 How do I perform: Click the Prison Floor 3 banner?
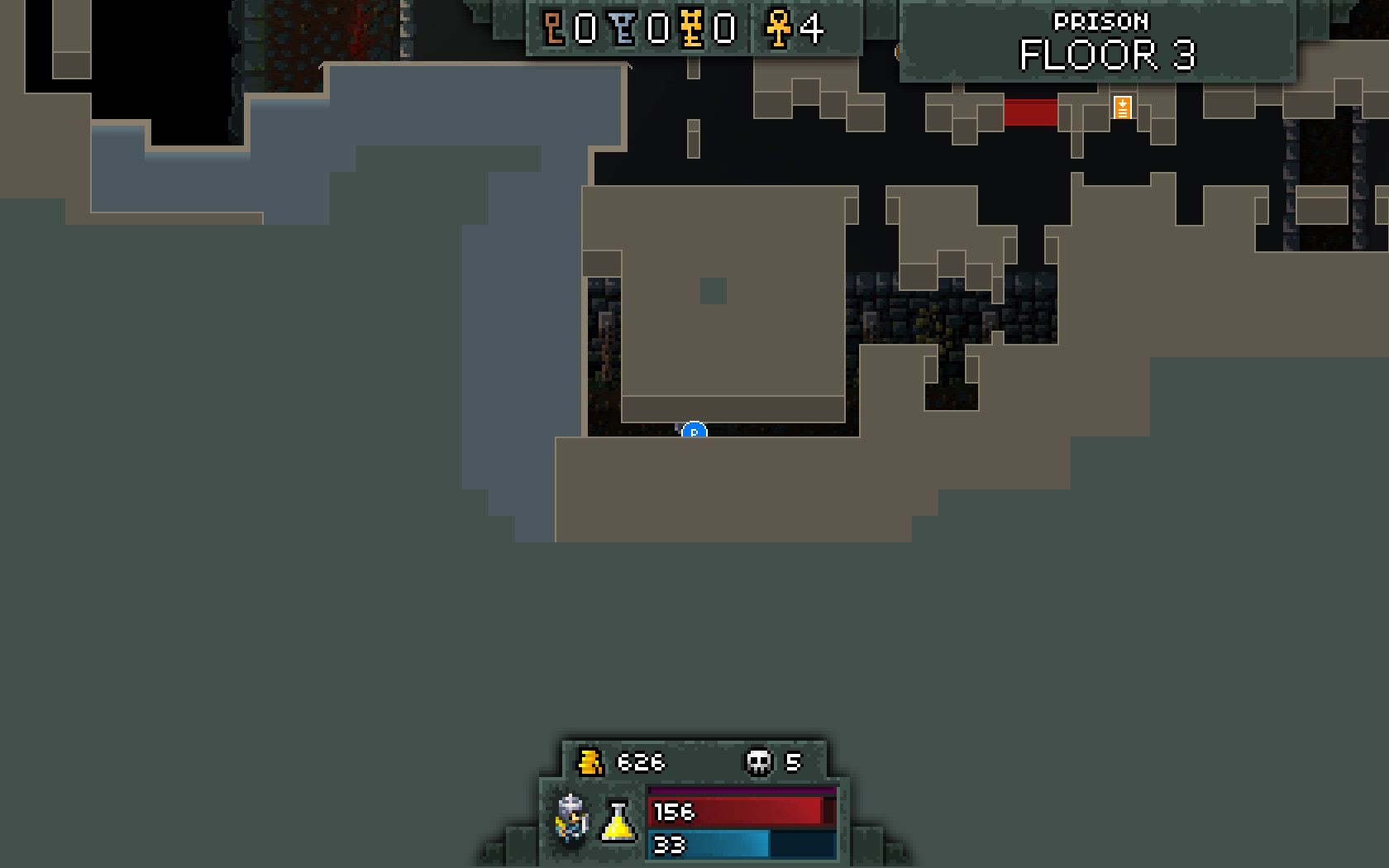pos(1100,44)
